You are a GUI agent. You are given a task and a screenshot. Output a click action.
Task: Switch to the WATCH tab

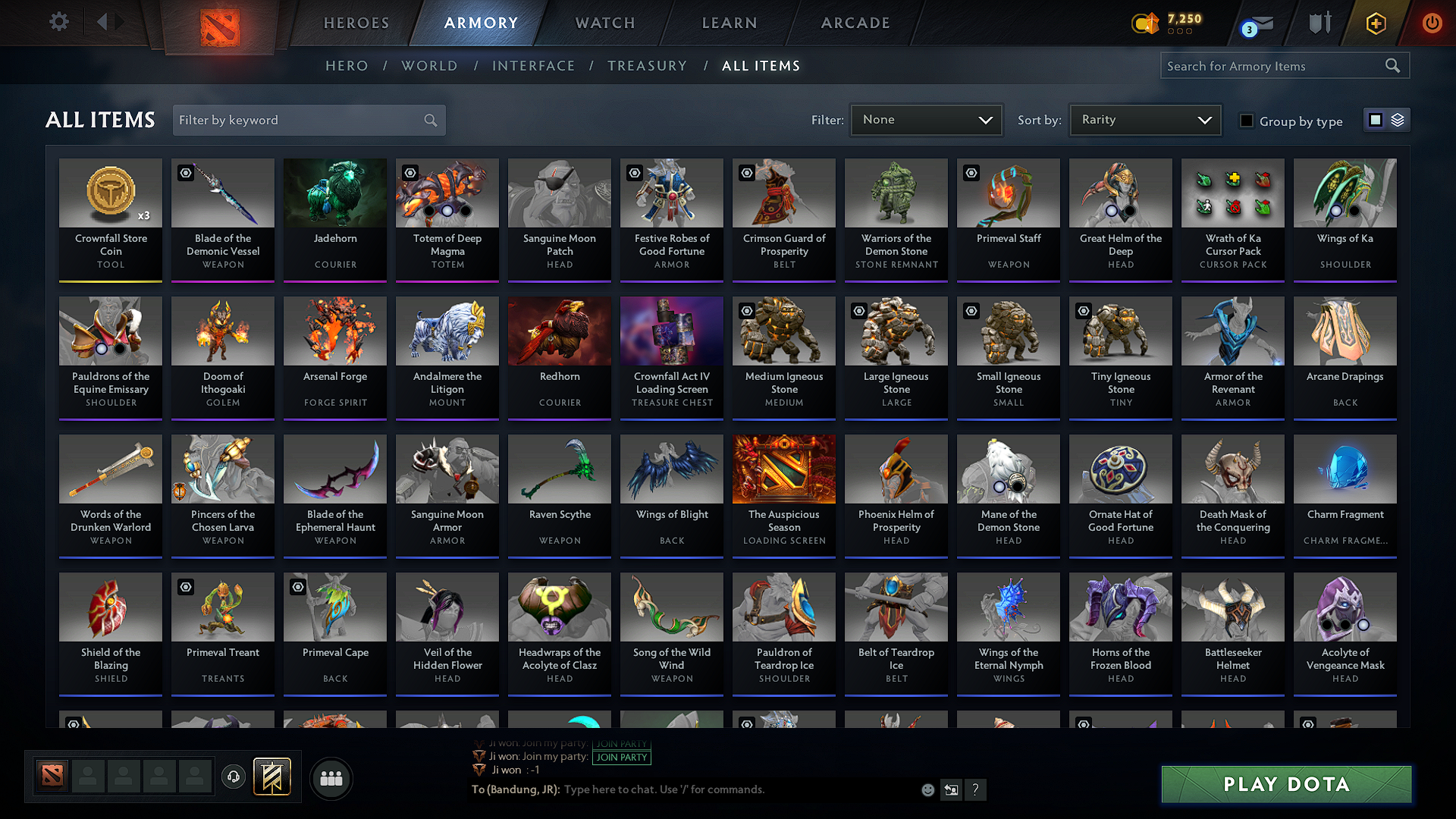click(x=604, y=23)
